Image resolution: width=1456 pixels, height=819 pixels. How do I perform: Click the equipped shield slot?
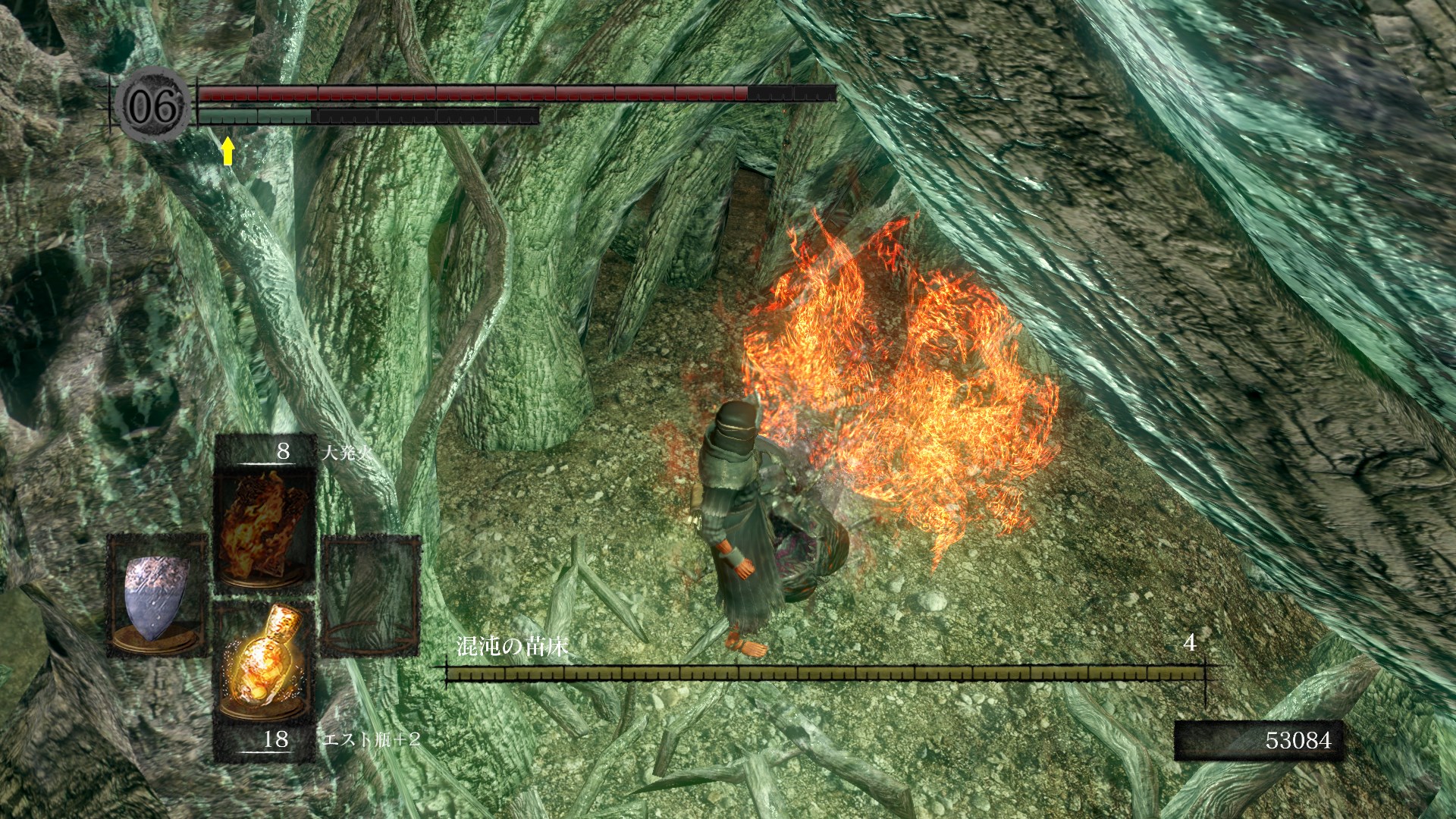[157, 595]
